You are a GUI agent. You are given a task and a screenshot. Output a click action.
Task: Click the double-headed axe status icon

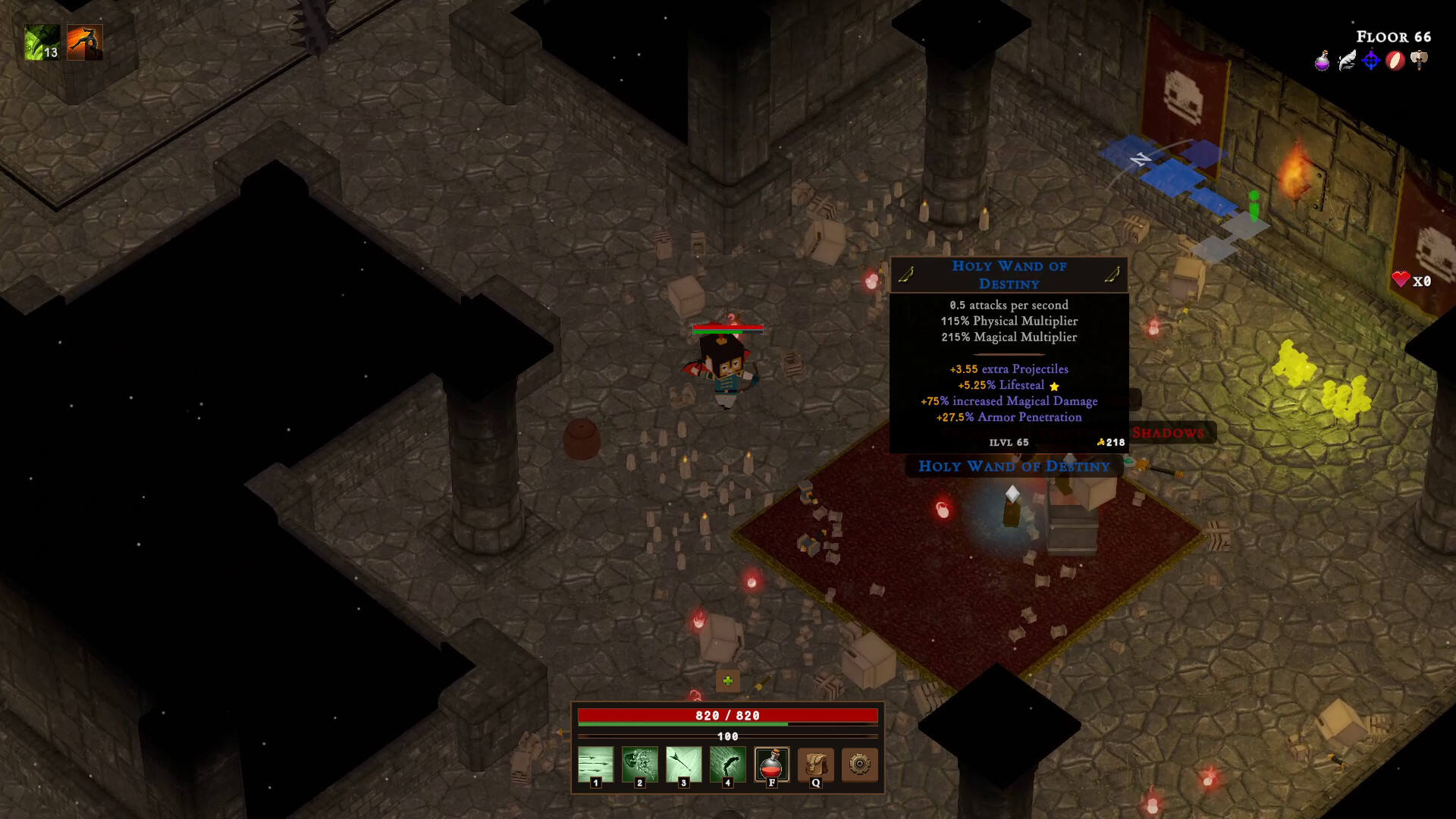point(1420,61)
